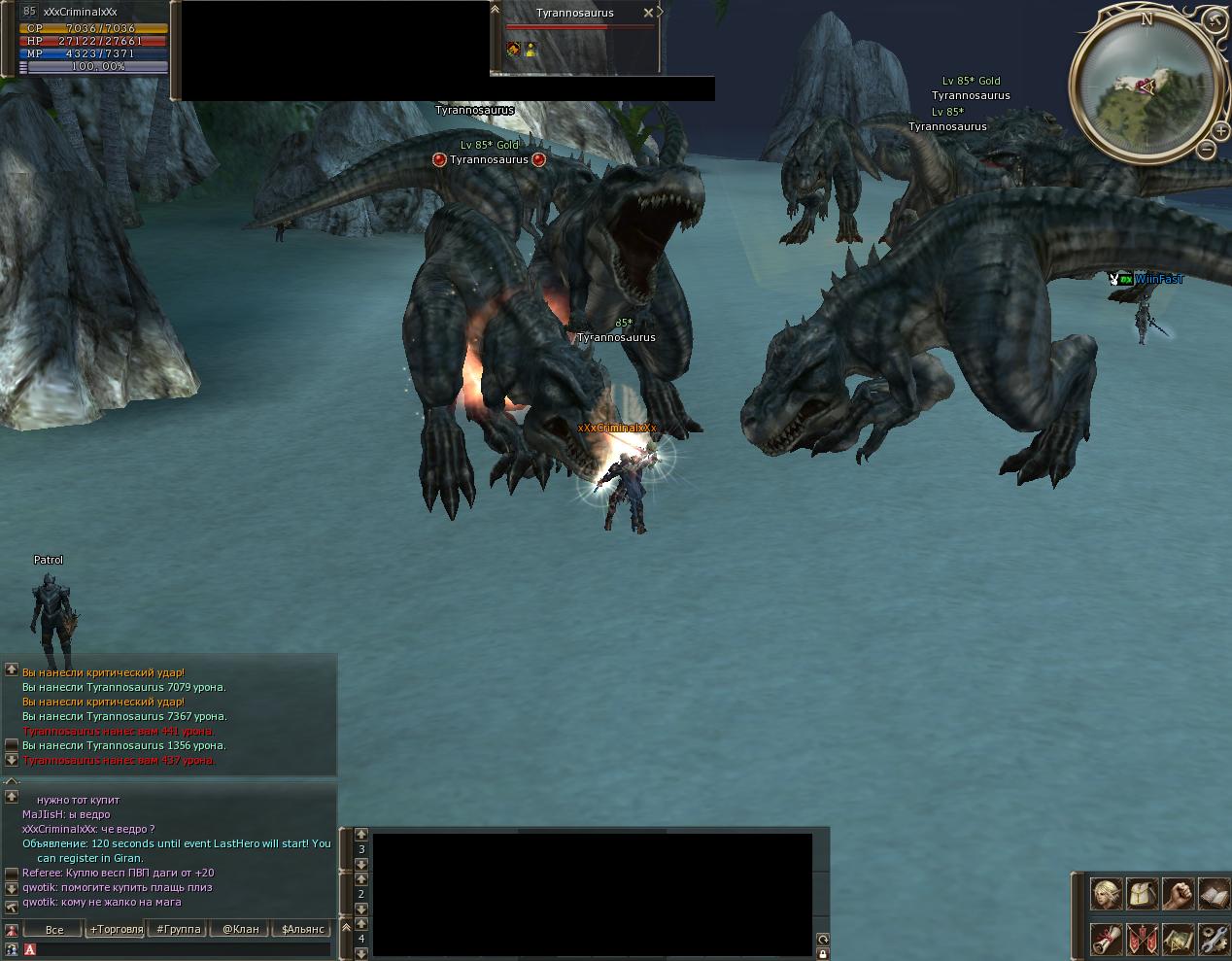Screen dimensions: 1232x961
Task: Open the skills book icon
Action: (1214, 893)
